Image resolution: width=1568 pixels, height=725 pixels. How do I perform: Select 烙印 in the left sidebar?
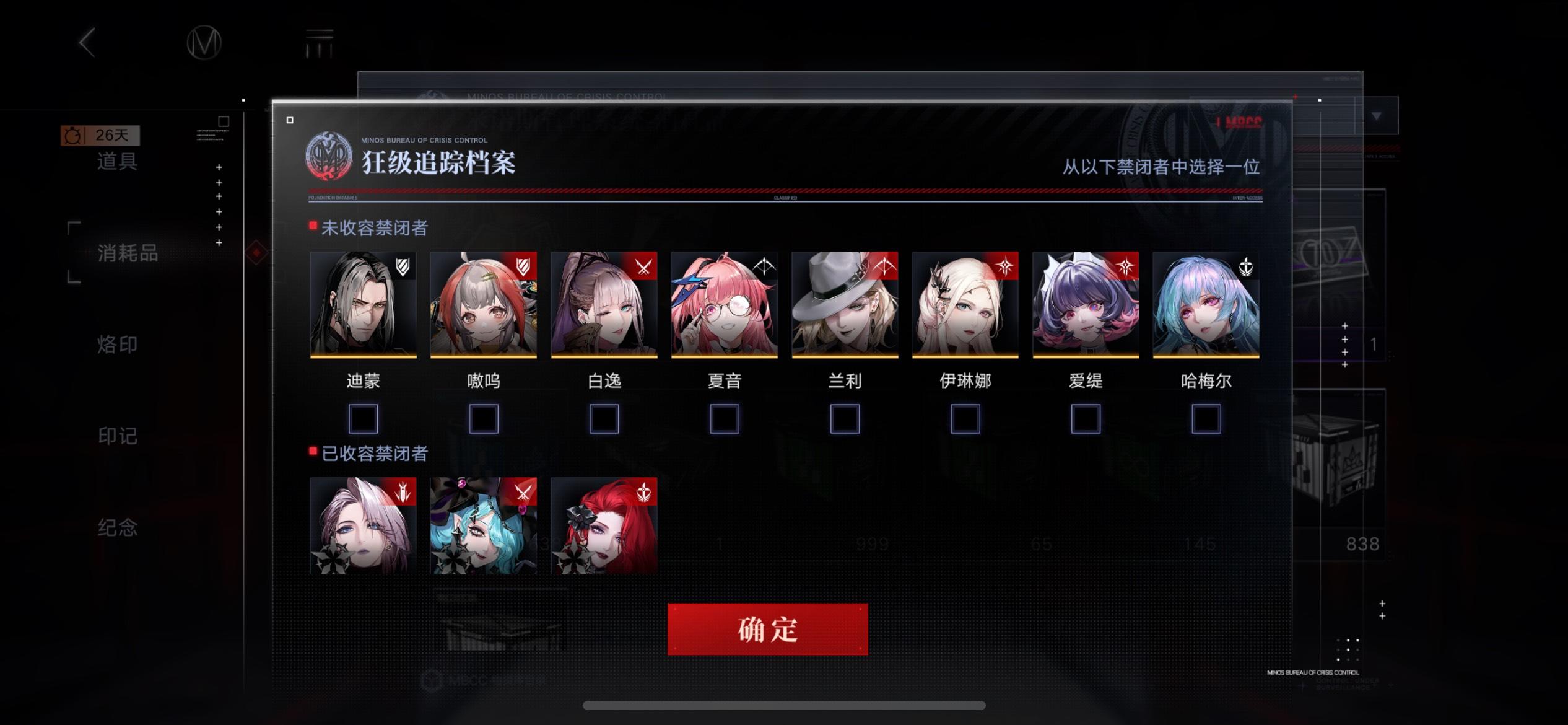(x=116, y=345)
